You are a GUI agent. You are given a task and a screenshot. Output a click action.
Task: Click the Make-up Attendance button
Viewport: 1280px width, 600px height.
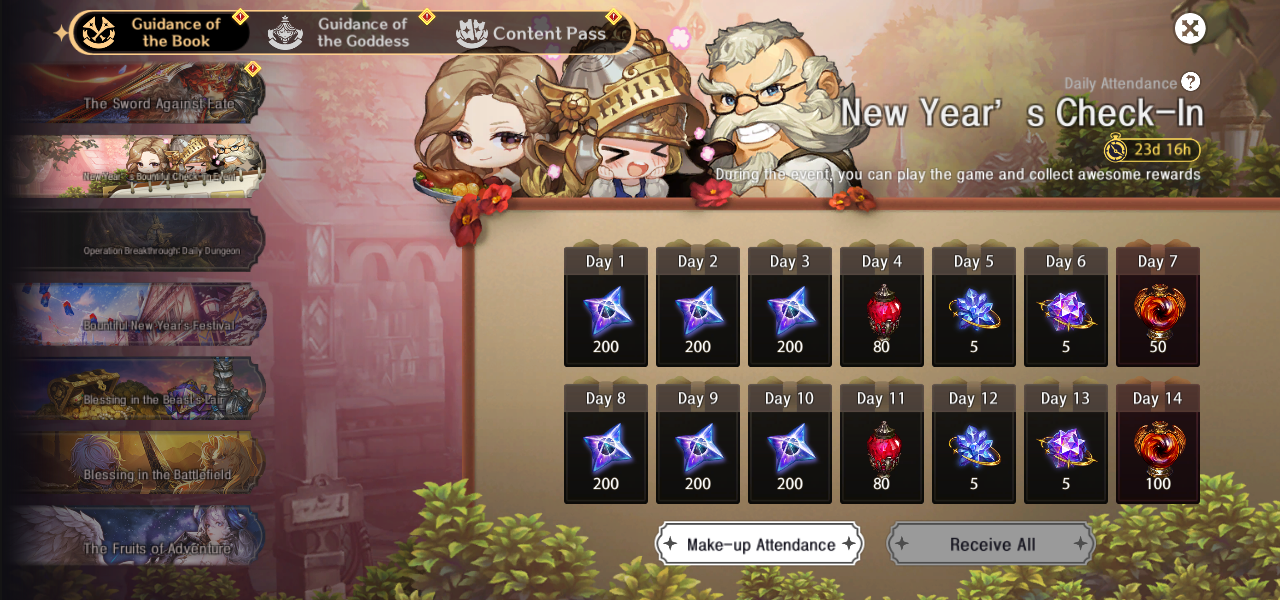coord(760,544)
